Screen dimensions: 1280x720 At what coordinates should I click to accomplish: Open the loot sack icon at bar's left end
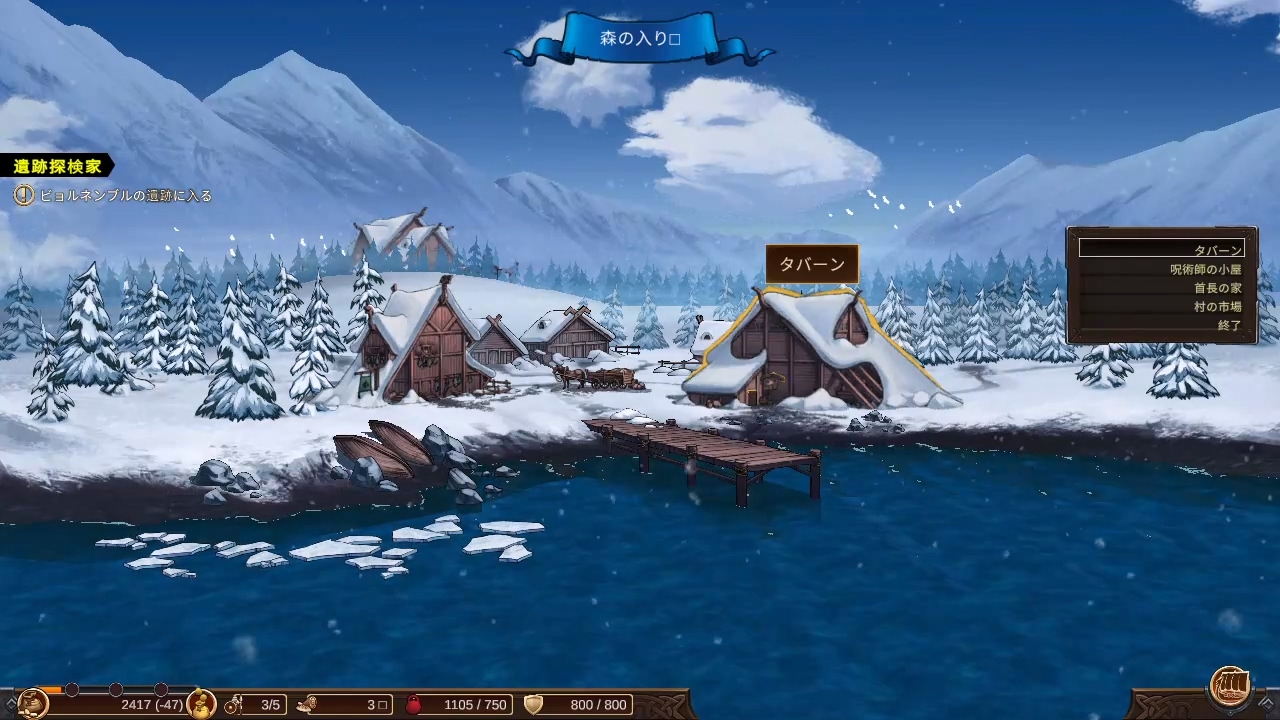point(32,704)
